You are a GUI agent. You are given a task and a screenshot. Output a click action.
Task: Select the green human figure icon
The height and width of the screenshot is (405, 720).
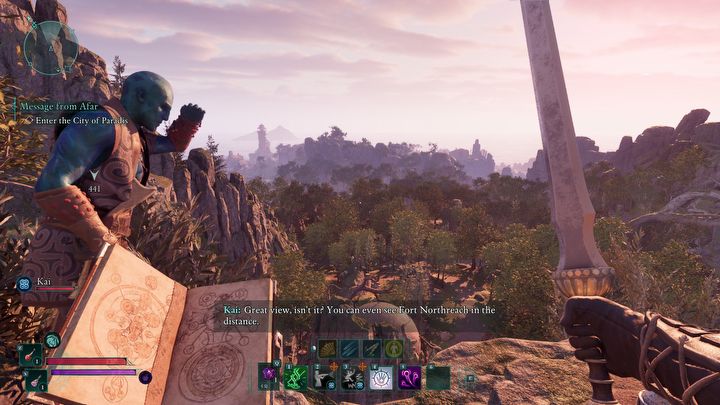tap(395, 348)
